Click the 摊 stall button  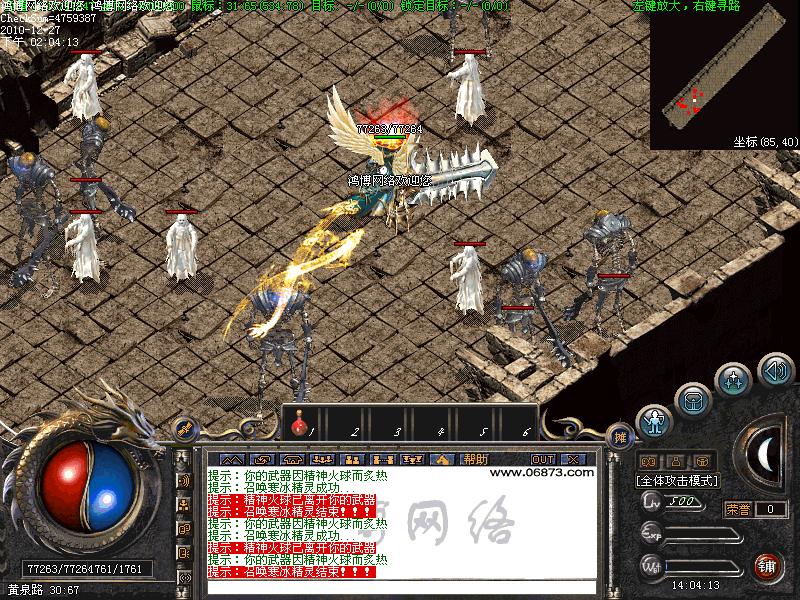click(620, 437)
